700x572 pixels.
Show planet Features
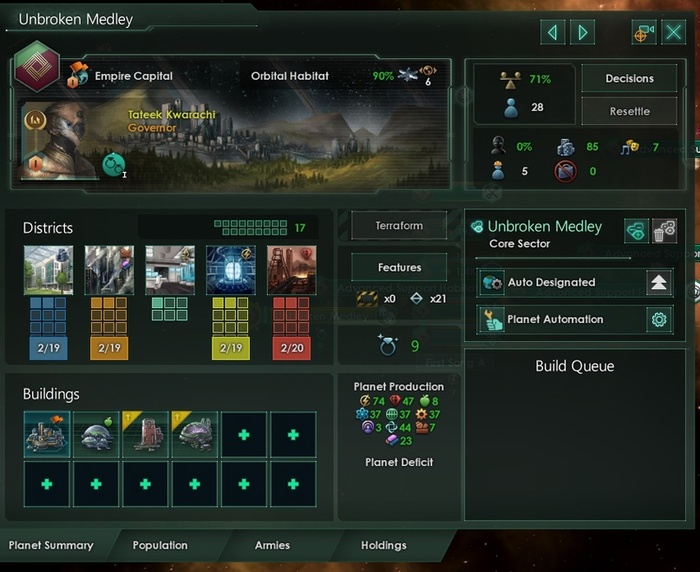(399, 268)
